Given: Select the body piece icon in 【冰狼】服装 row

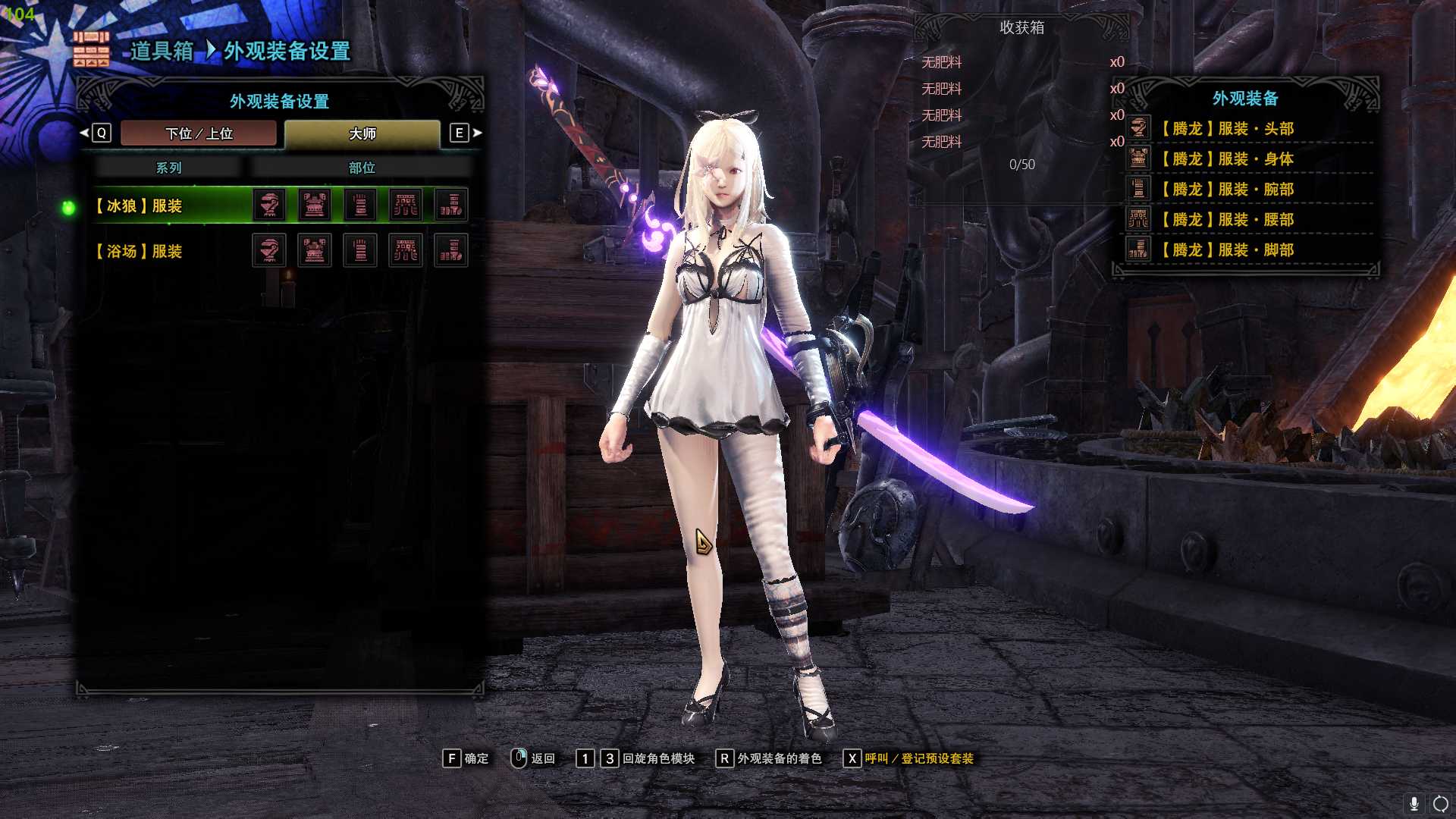Looking at the screenshot, I should [x=315, y=205].
